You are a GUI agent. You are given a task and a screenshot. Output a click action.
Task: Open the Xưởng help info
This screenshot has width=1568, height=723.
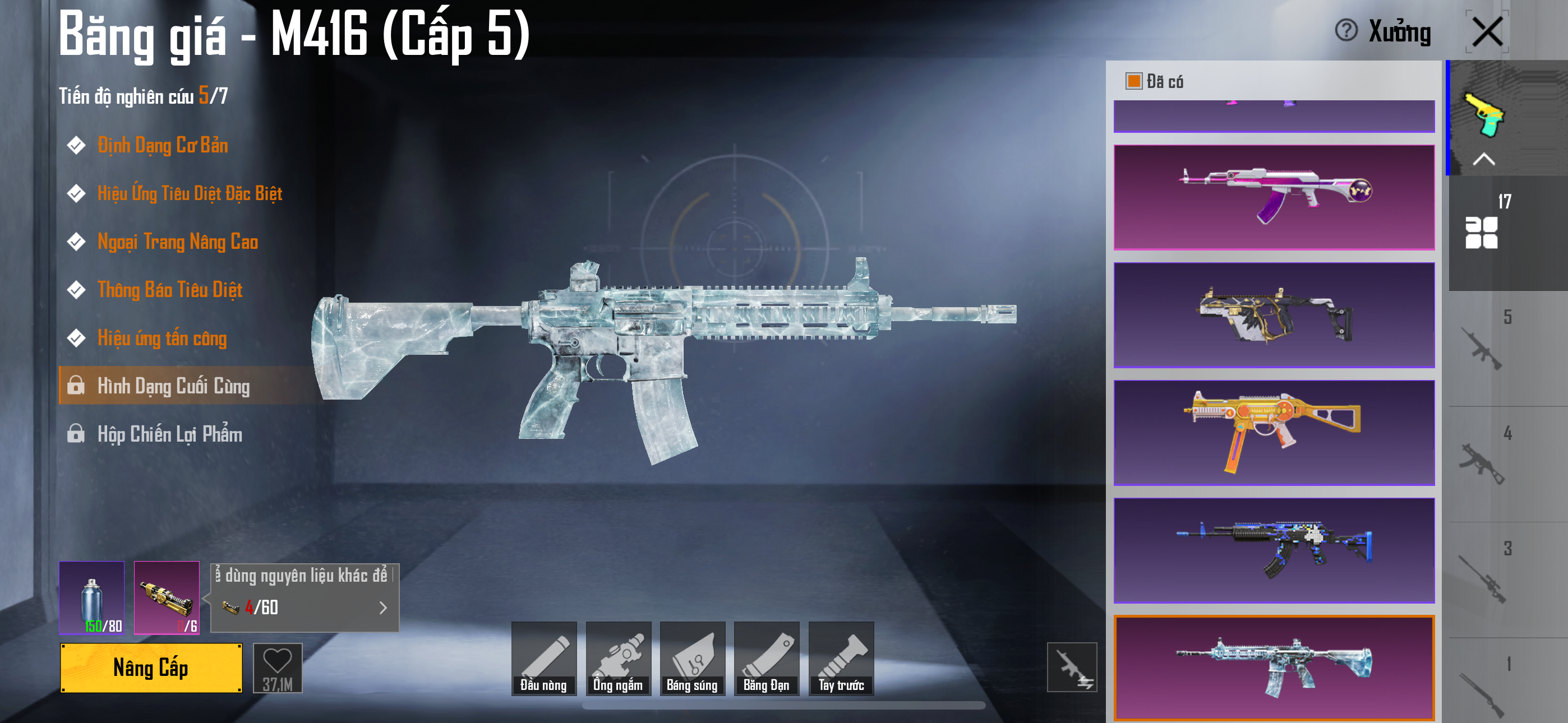point(1346,30)
